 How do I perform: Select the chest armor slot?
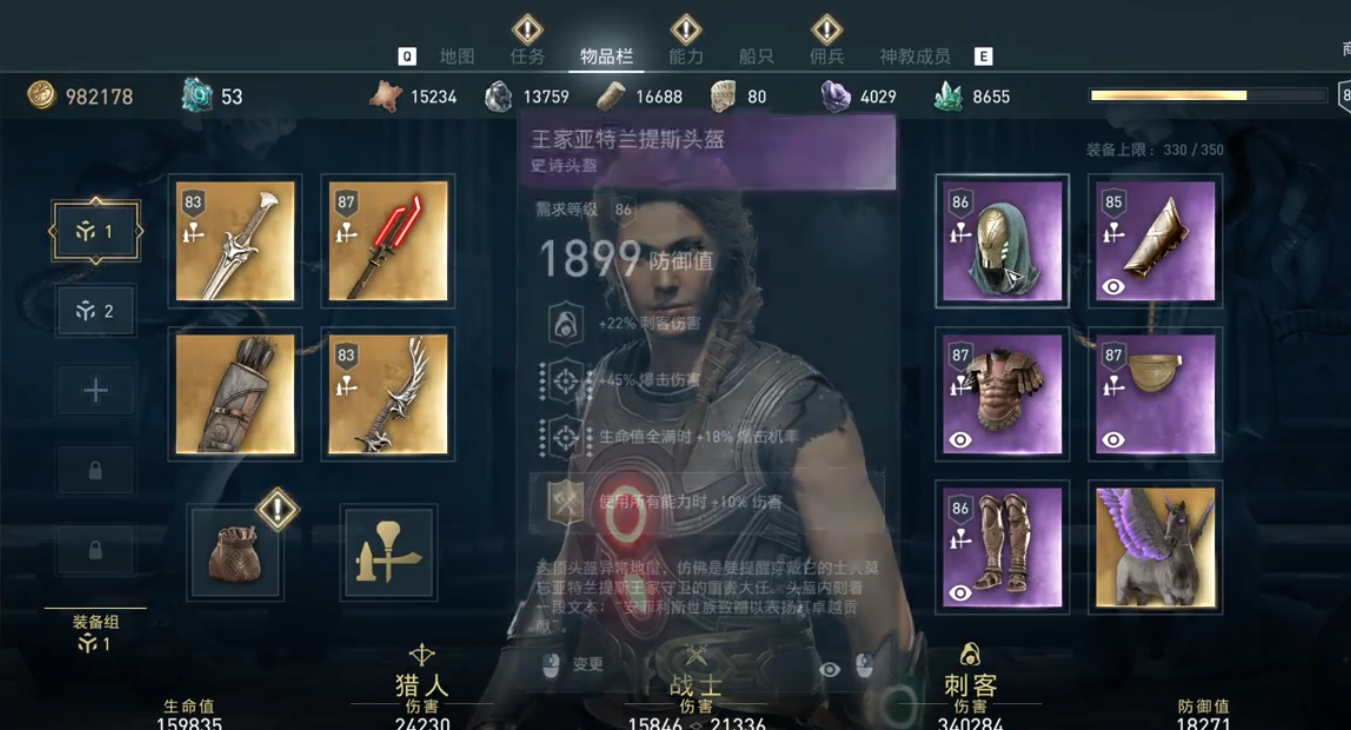tap(1002, 394)
